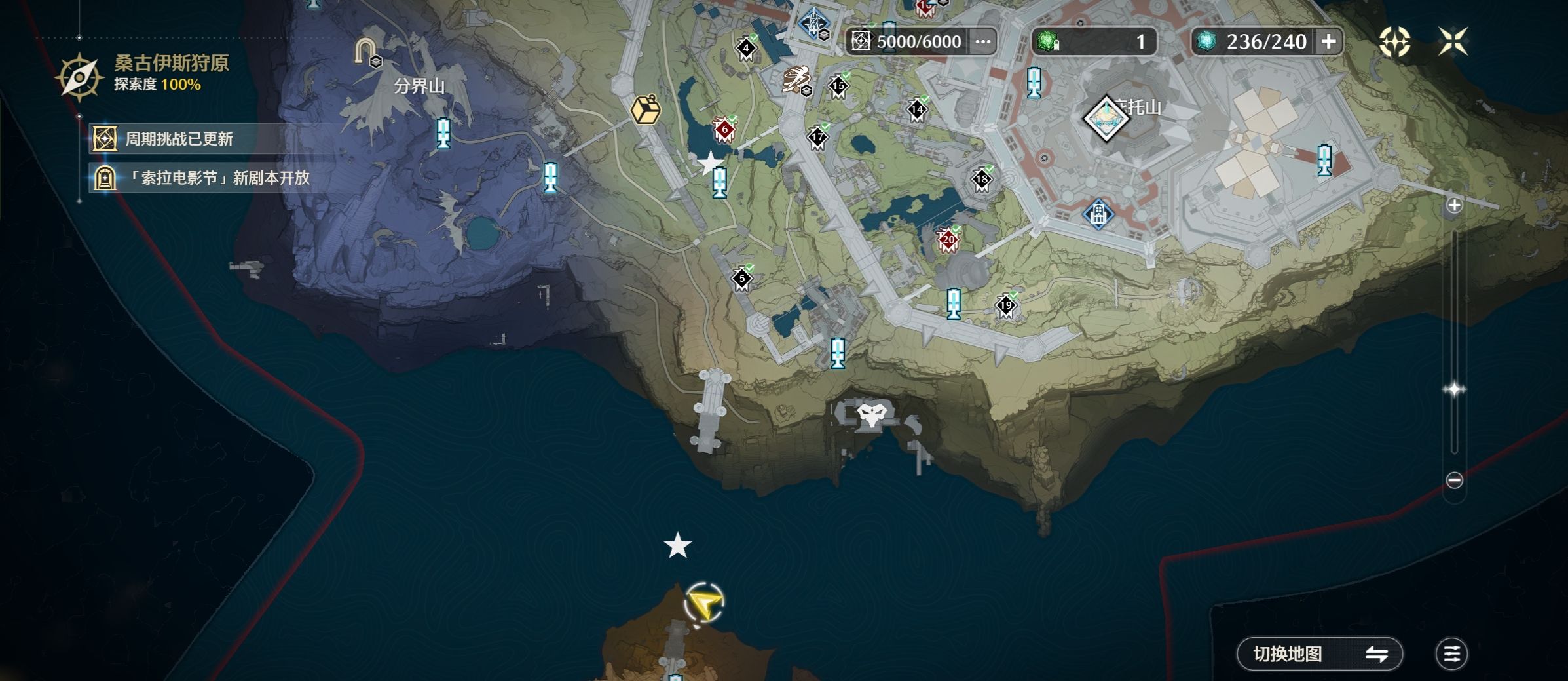Image resolution: width=1568 pixels, height=681 pixels.
Task: Select the red numbered marker 6
Action: click(724, 130)
